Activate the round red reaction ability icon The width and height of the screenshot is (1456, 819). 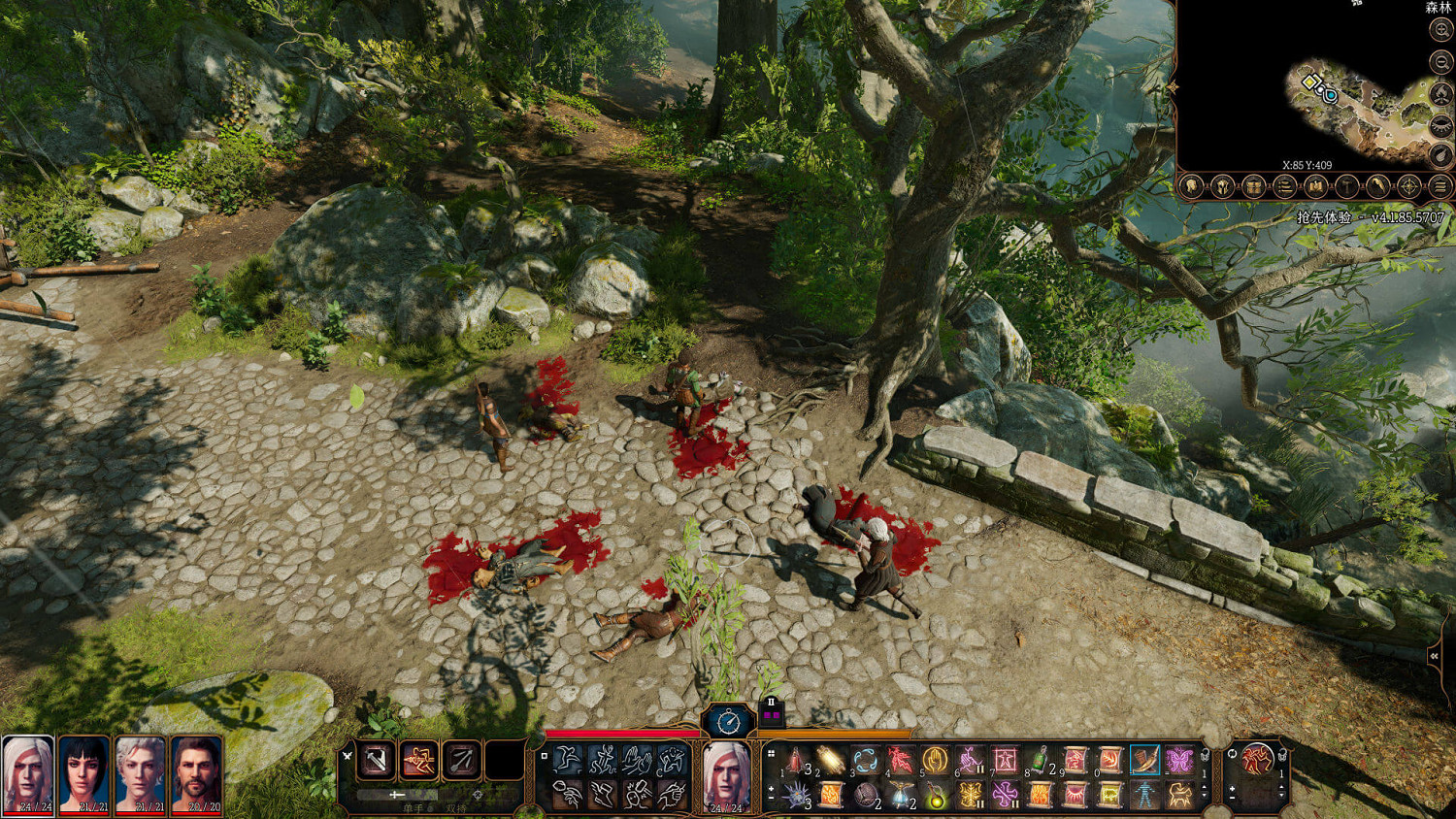click(x=1257, y=759)
